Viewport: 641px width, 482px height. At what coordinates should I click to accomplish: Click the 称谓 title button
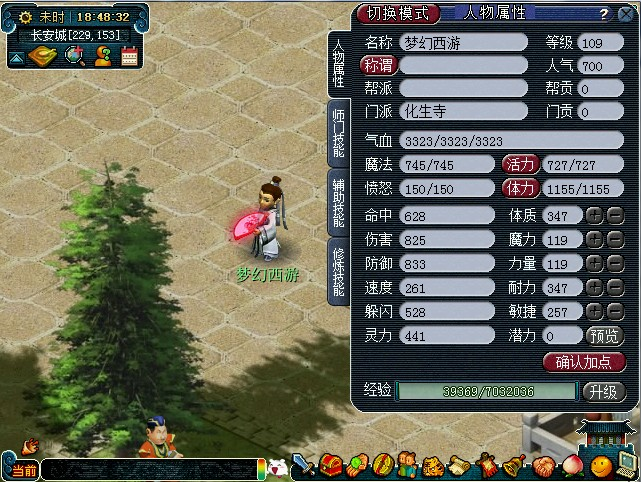point(378,64)
